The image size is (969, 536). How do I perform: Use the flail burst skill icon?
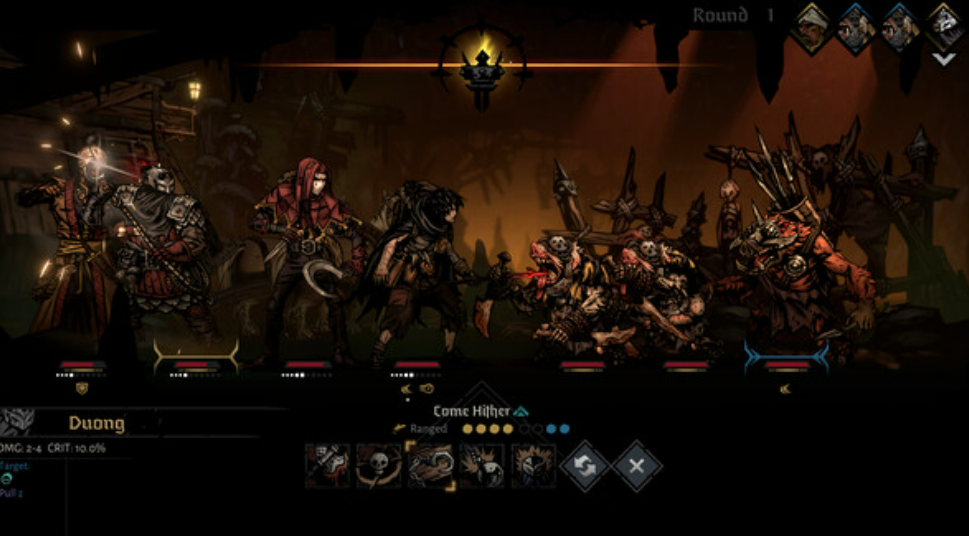click(481, 466)
